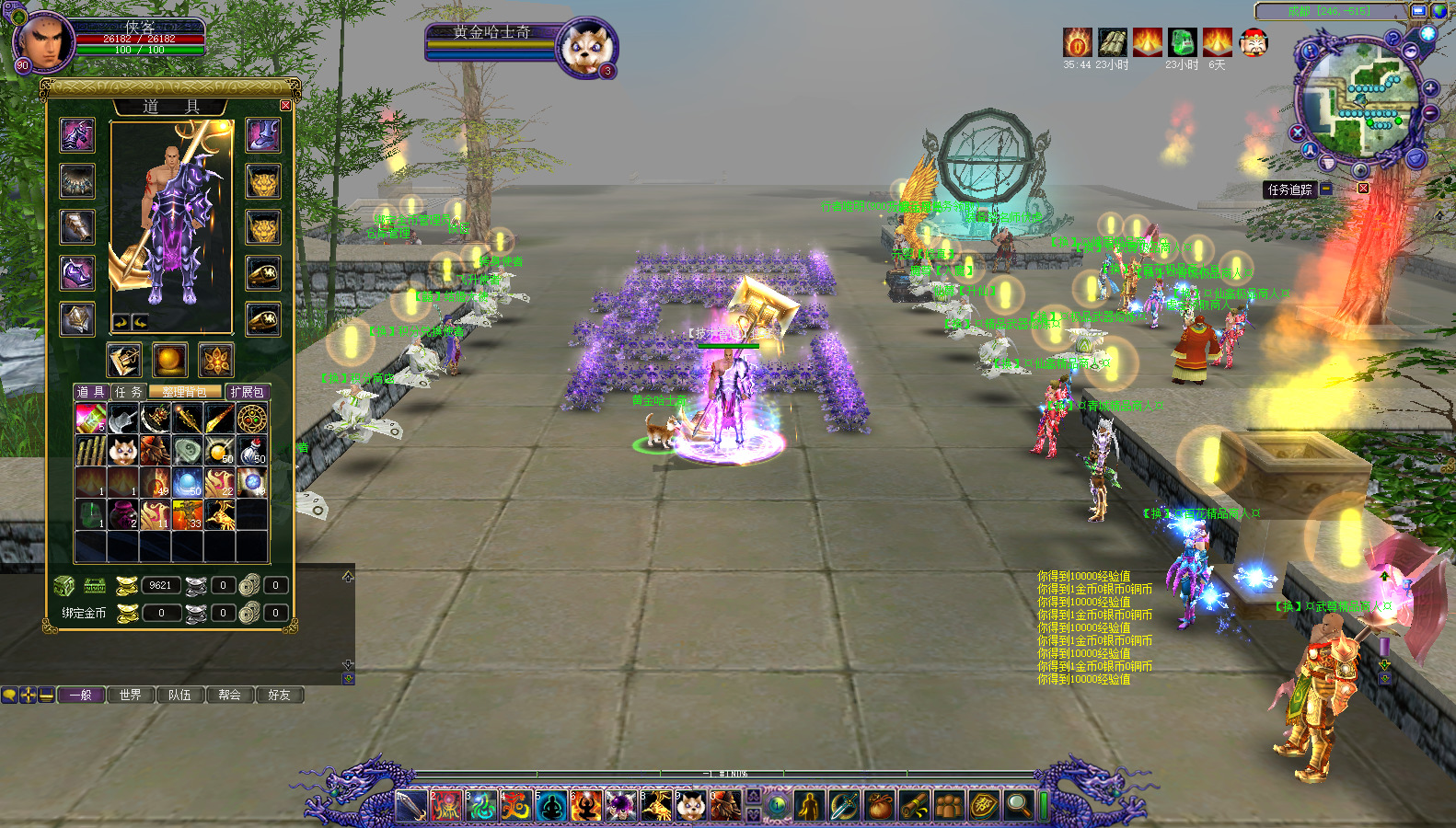1456x828 pixels.
Task: Use the meditation skill in hotbar slot 5
Action: pos(551,806)
